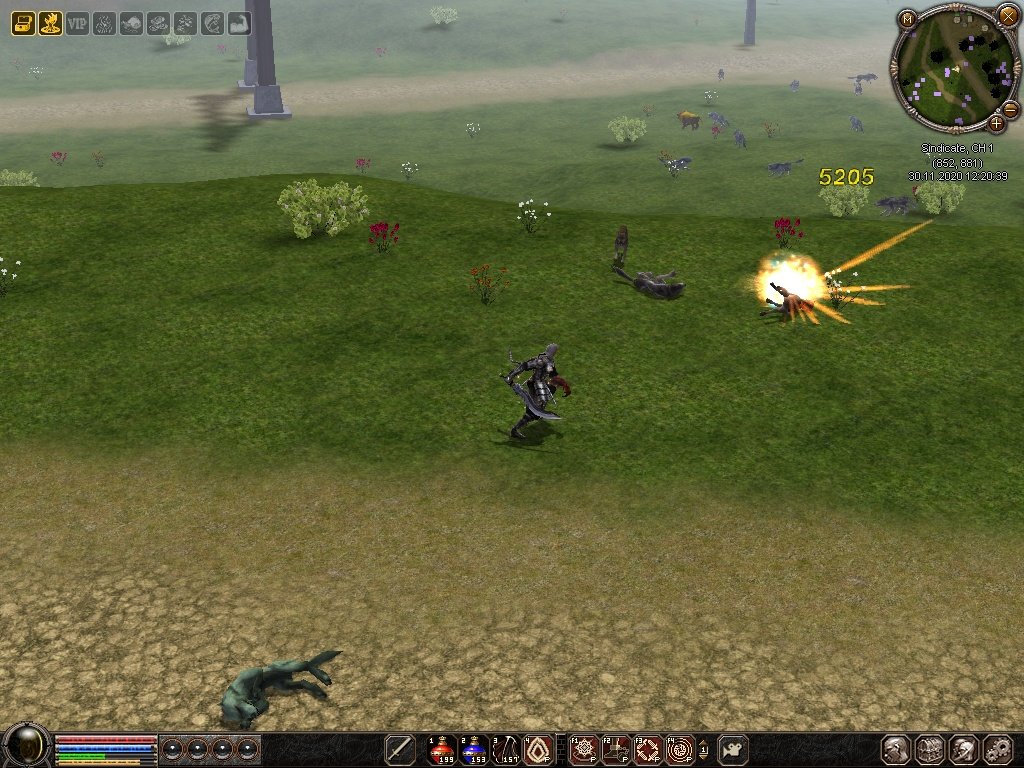The width and height of the screenshot is (1024, 768).
Task: Open the inventory chest button
Action: click(930, 749)
